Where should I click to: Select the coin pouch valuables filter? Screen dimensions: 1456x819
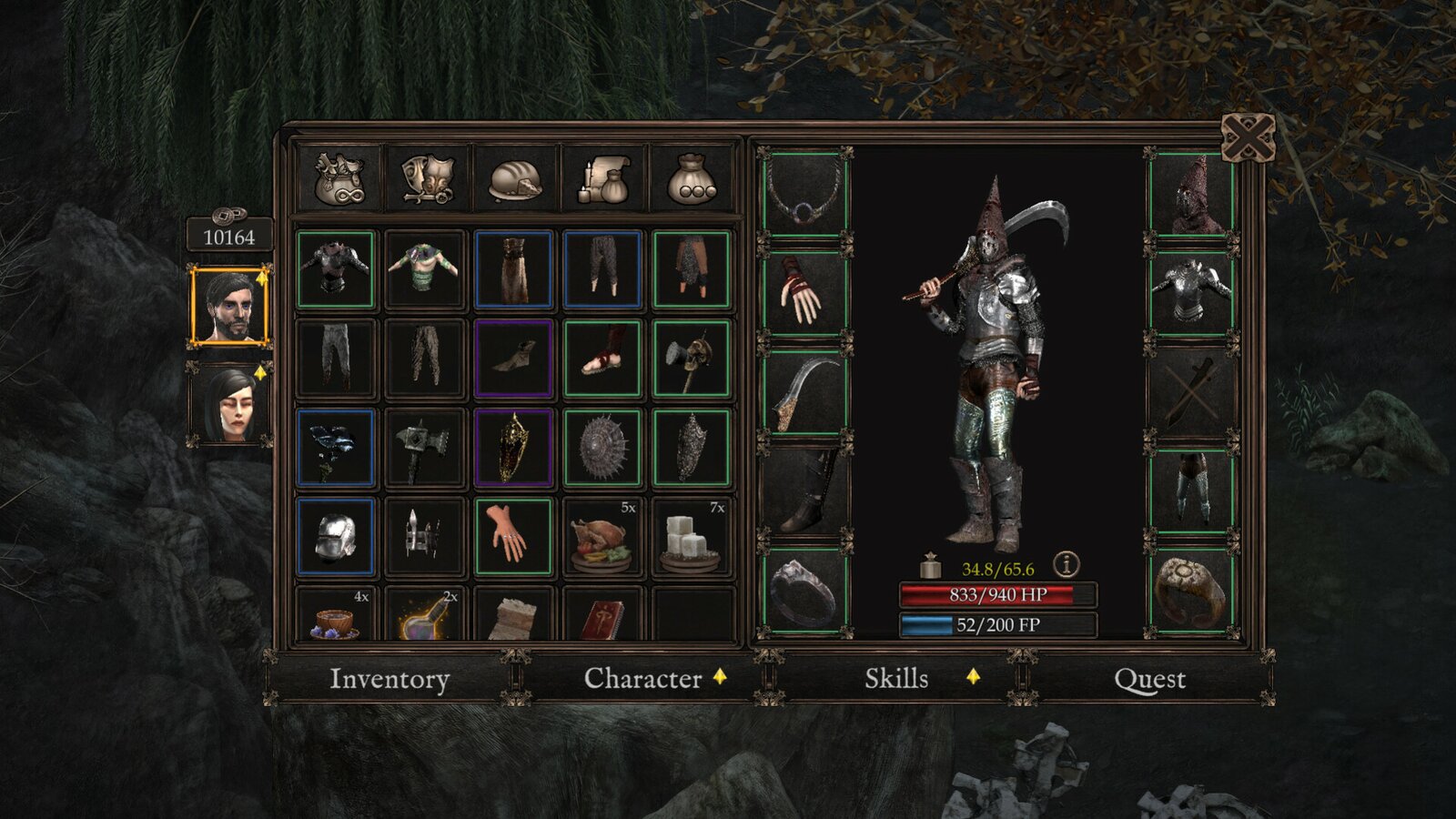coord(692,179)
